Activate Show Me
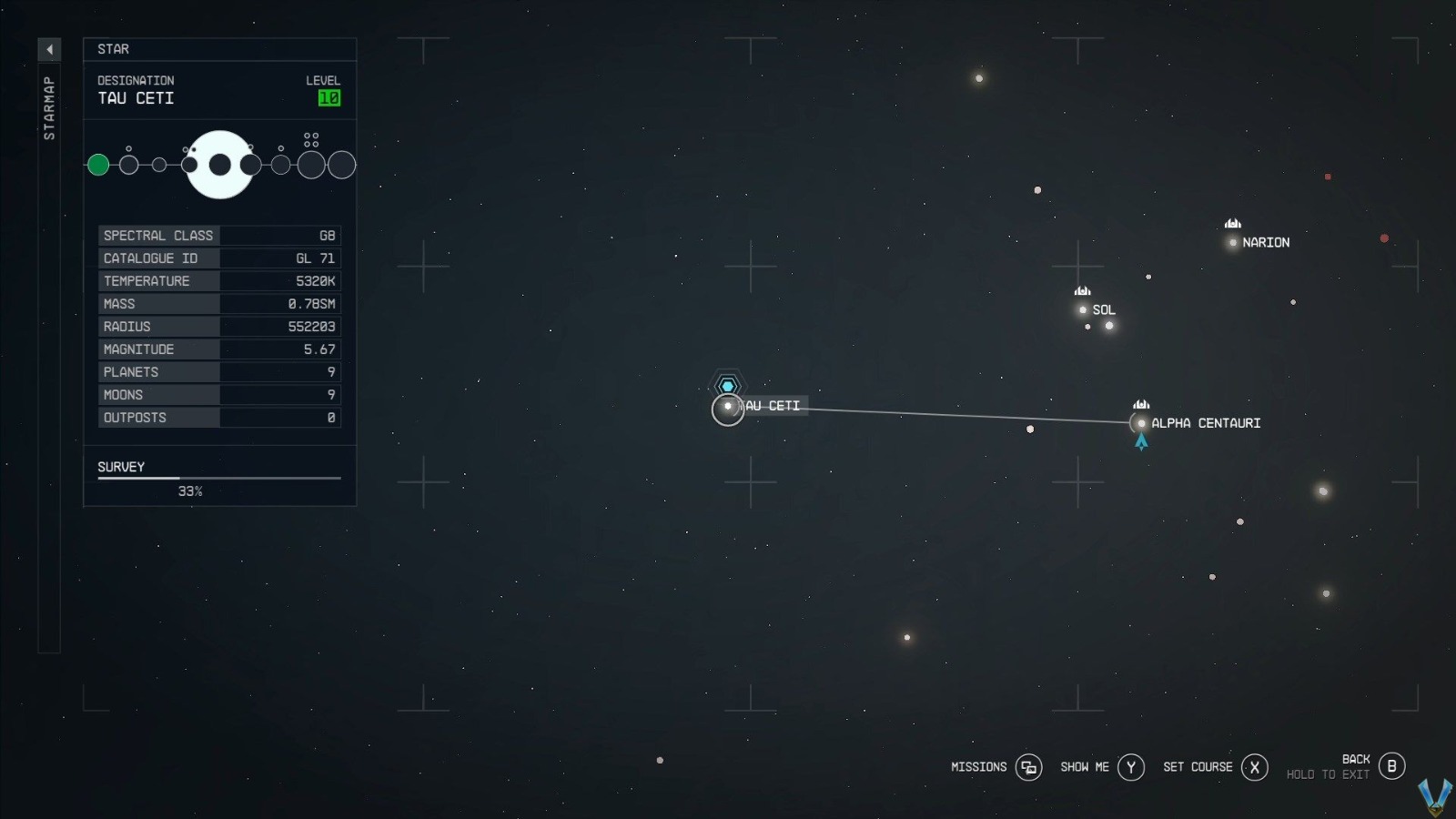Image resolution: width=1456 pixels, height=819 pixels. tap(1130, 767)
